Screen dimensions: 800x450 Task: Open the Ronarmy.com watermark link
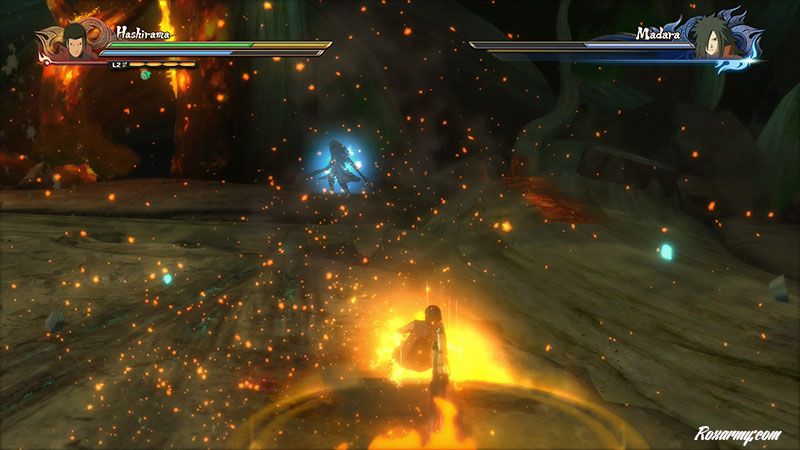click(x=736, y=434)
